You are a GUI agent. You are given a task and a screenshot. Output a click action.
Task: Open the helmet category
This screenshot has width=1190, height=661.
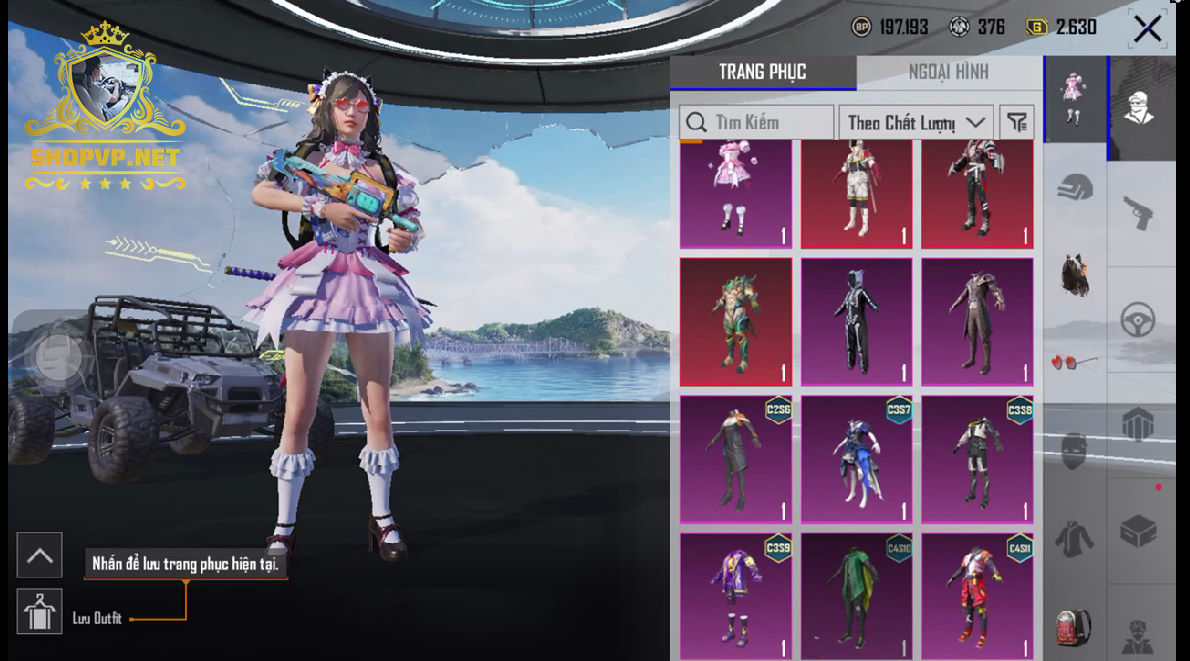tap(1075, 188)
